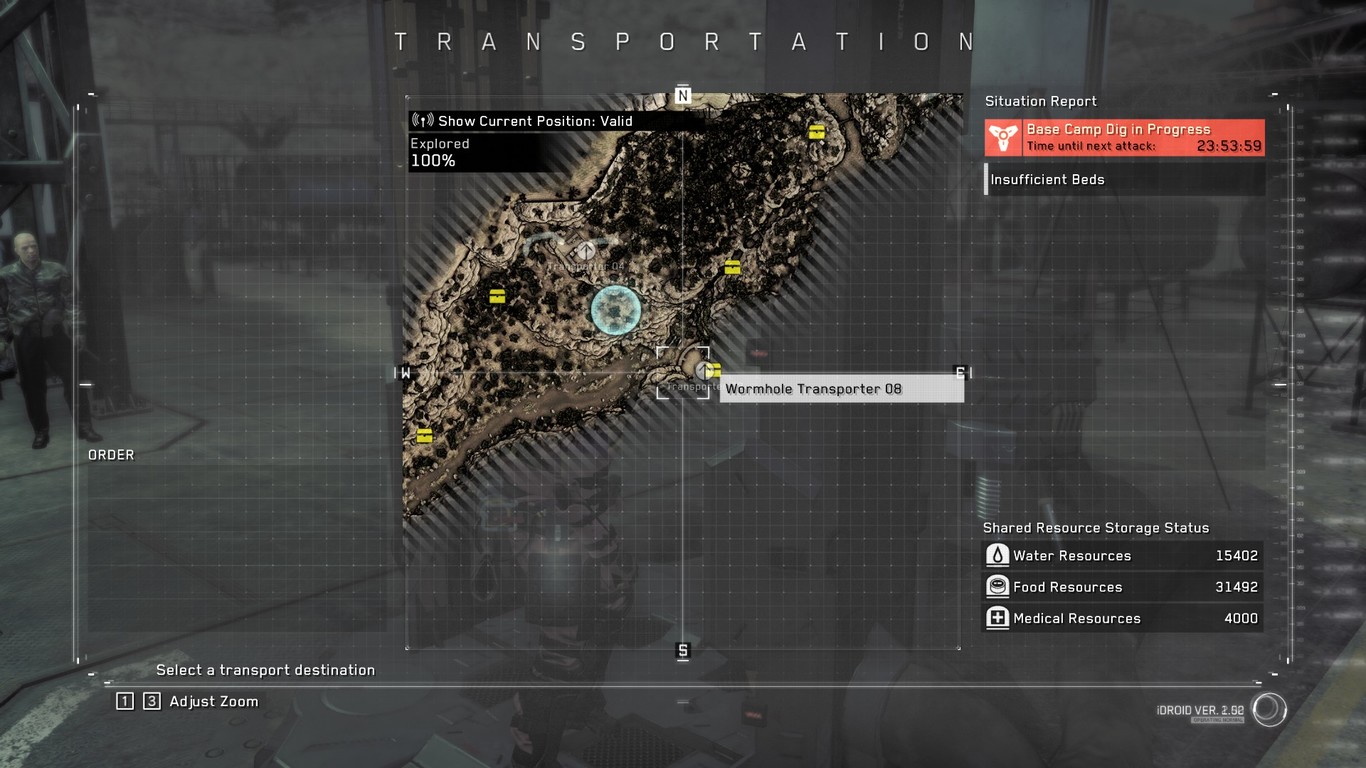Click the Food Resources ration icon
The image size is (1366, 768).
(997, 587)
